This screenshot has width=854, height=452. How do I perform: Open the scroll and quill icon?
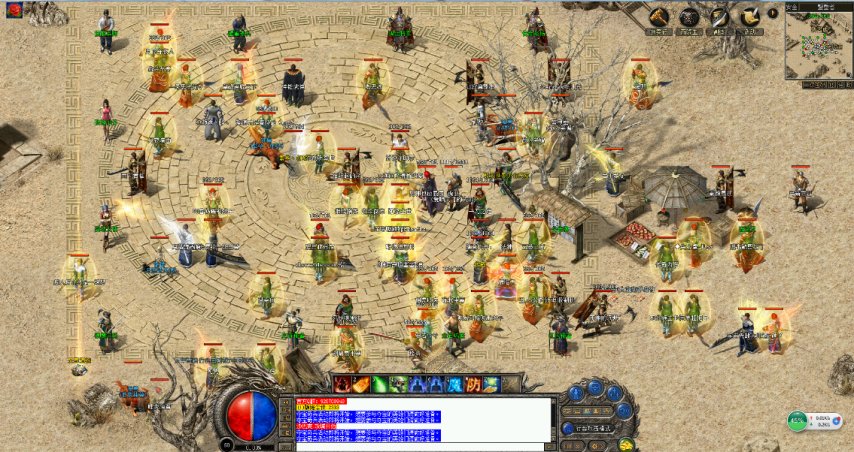(748, 17)
